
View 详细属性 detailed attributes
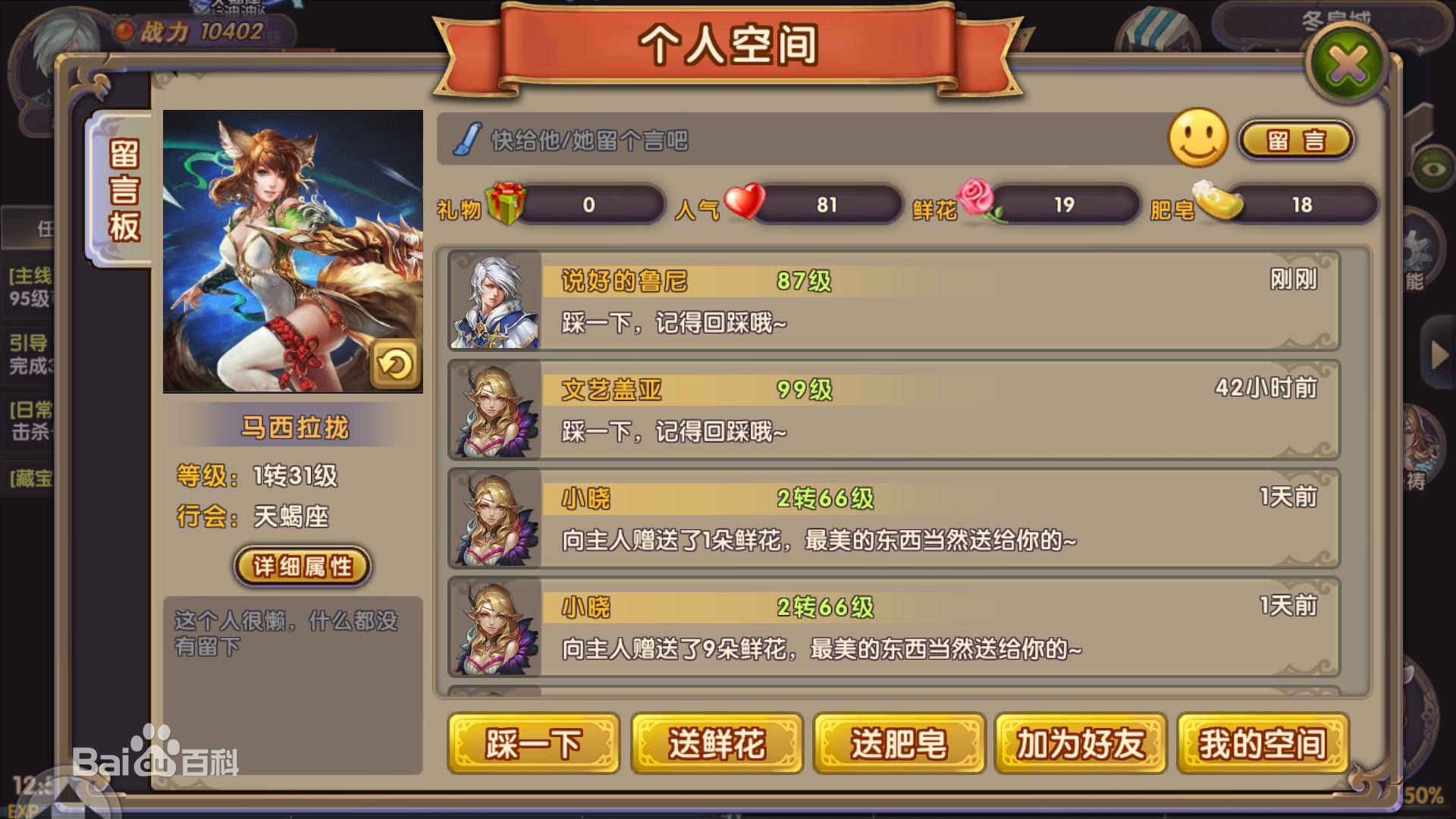click(301, 565)
